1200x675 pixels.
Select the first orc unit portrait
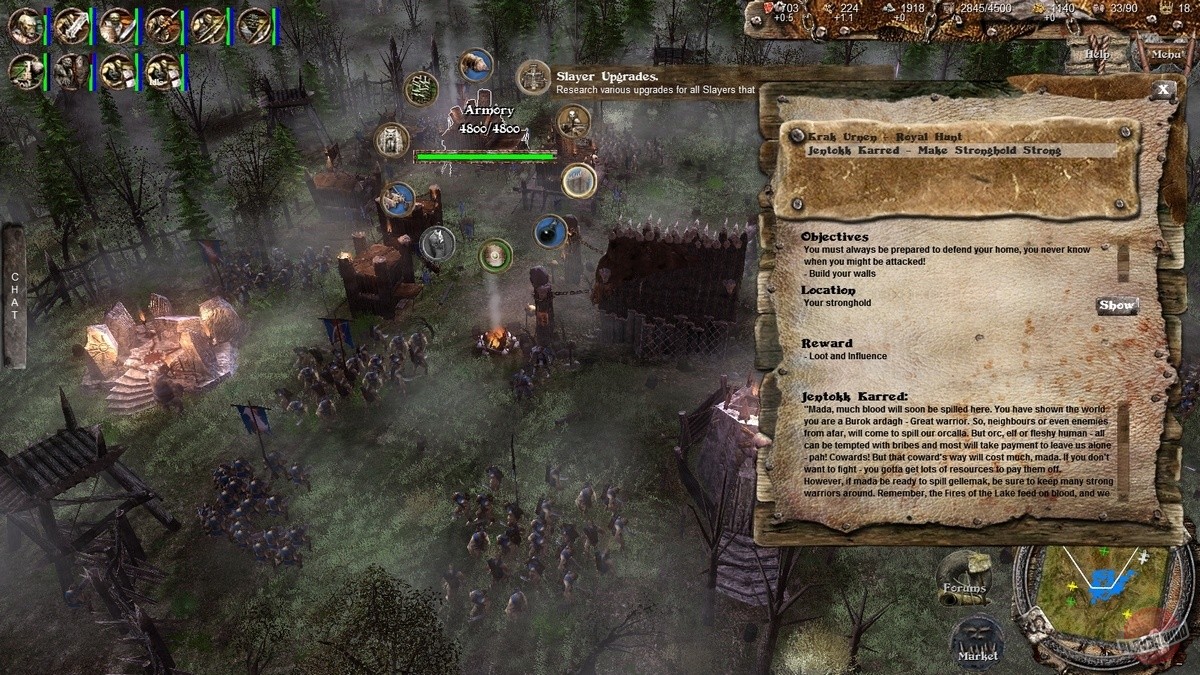click(24, 25)
